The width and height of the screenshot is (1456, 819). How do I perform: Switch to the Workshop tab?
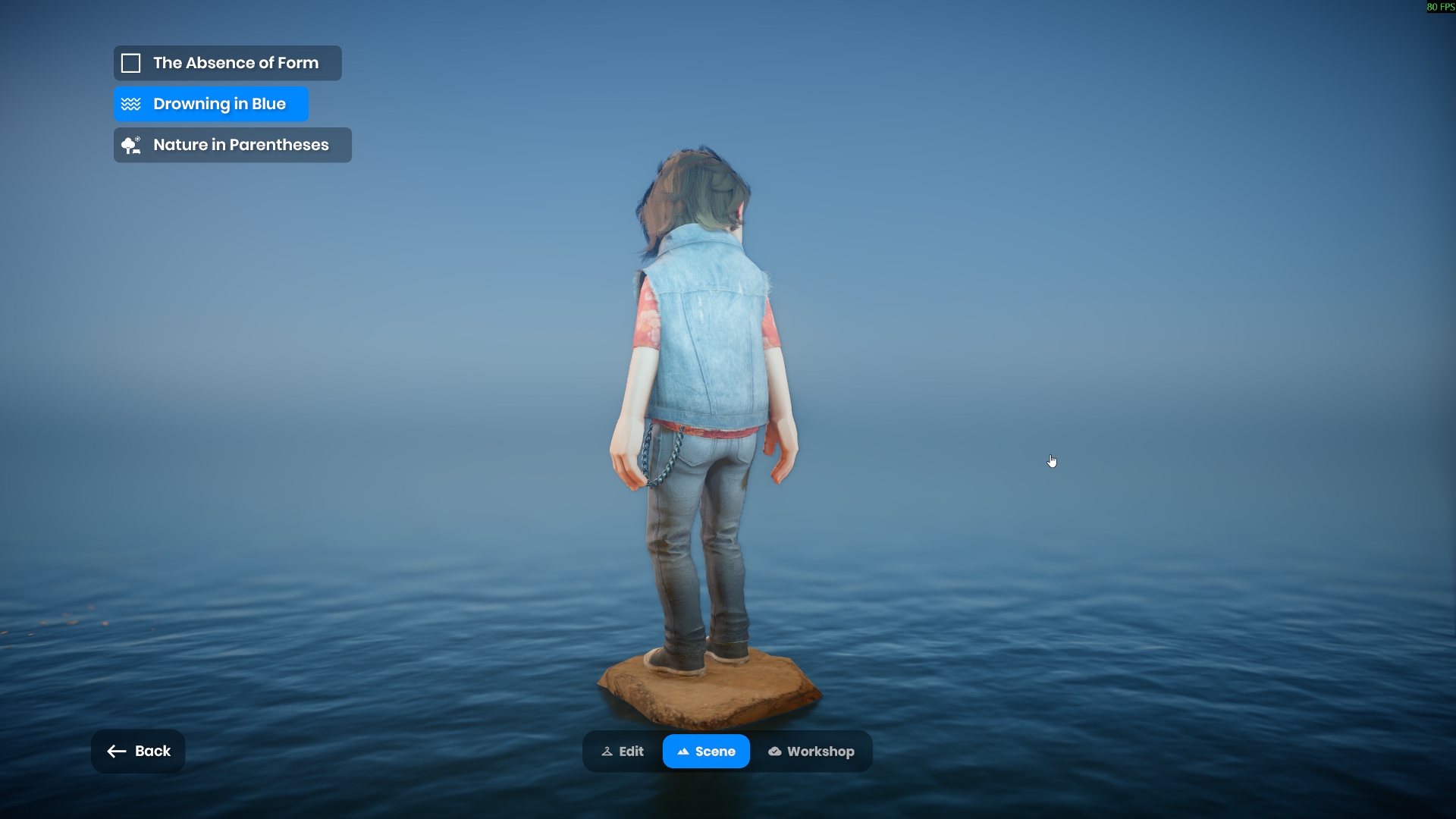[811, 752]
